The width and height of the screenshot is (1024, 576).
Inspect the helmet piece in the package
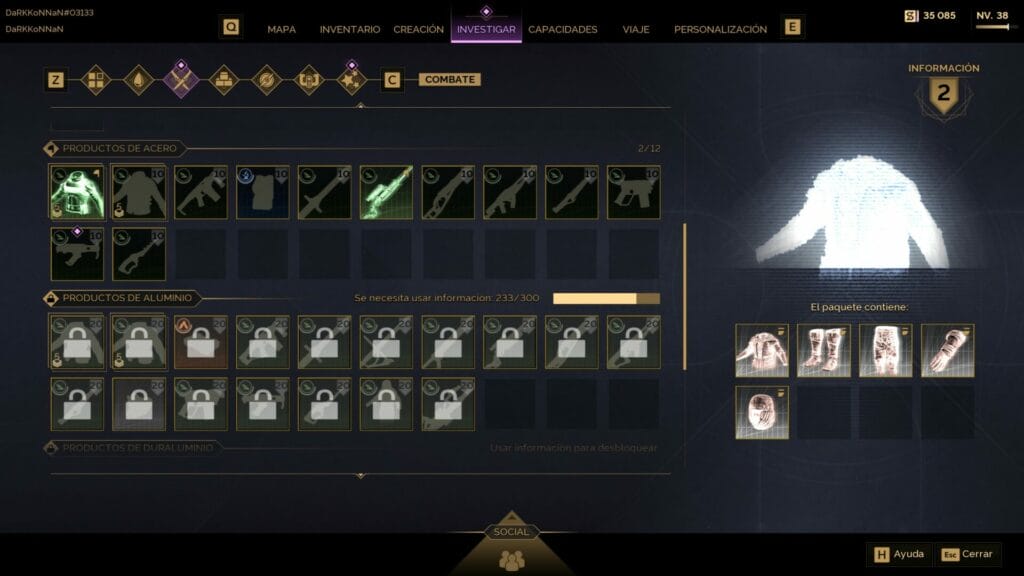(x=762, y=412)
